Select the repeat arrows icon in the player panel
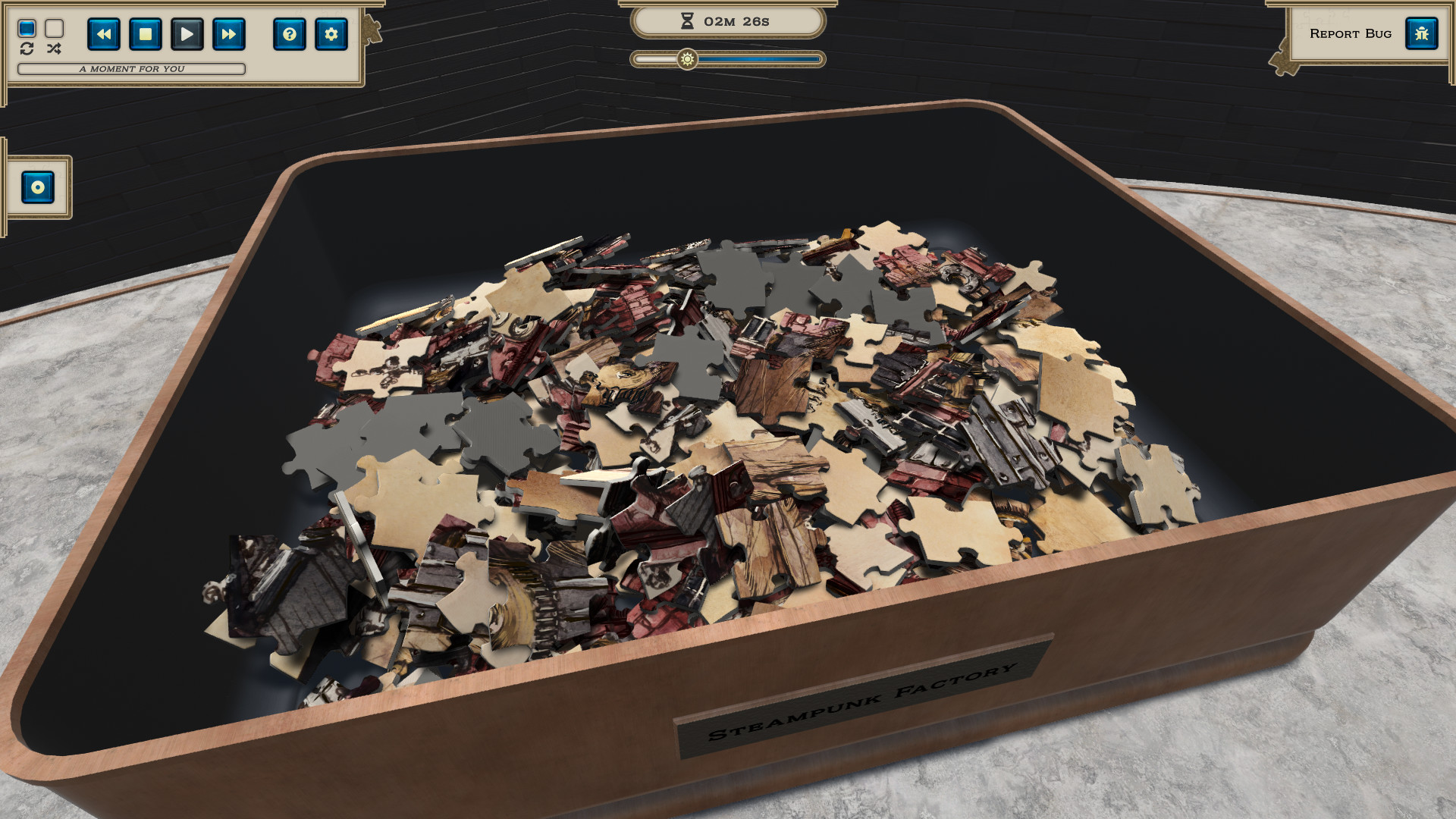Screen dimensions: 1456x819 [x=27, y=50]
